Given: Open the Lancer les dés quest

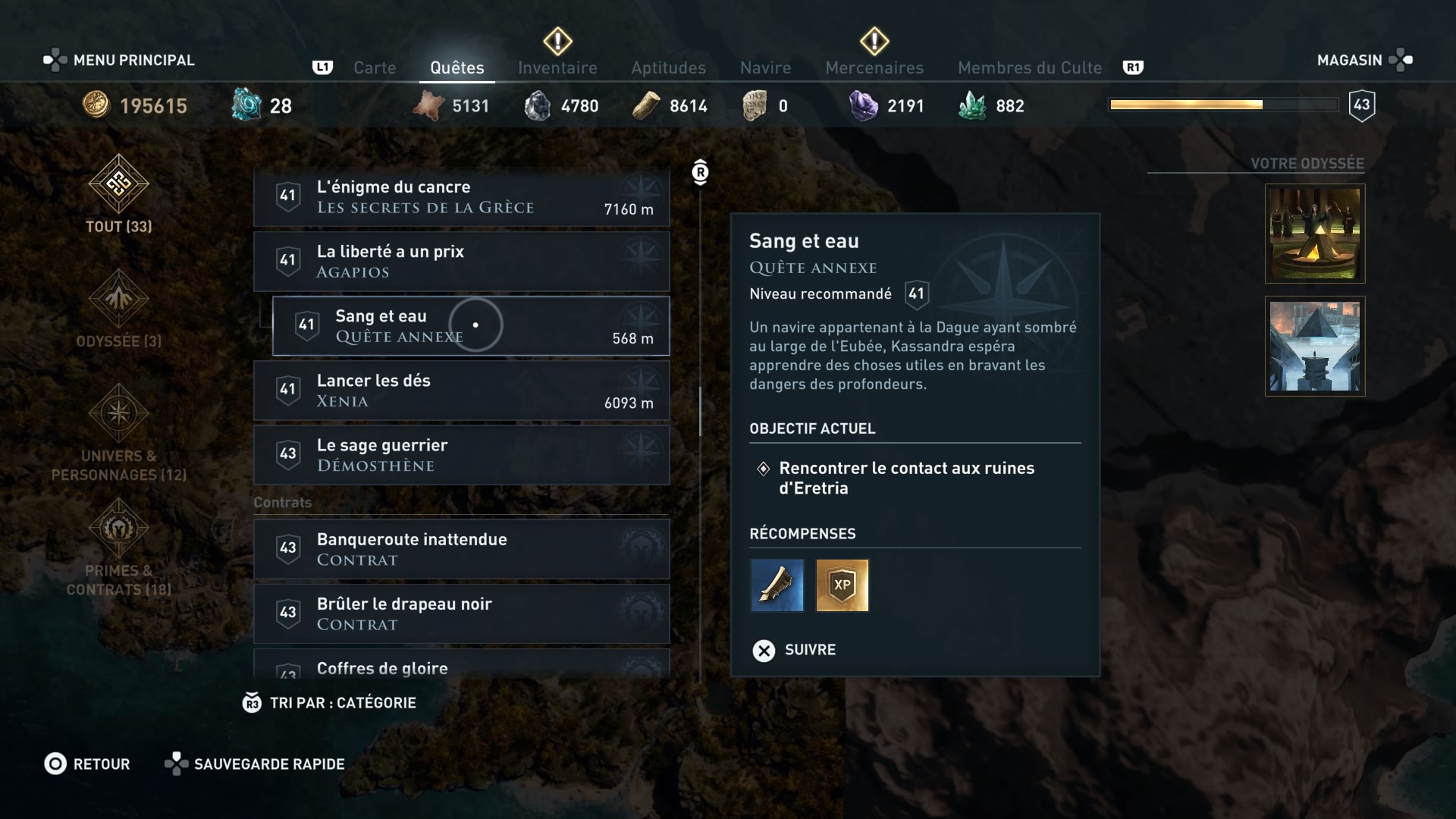Looking at the screenshot, I should [x=461, y=391].
